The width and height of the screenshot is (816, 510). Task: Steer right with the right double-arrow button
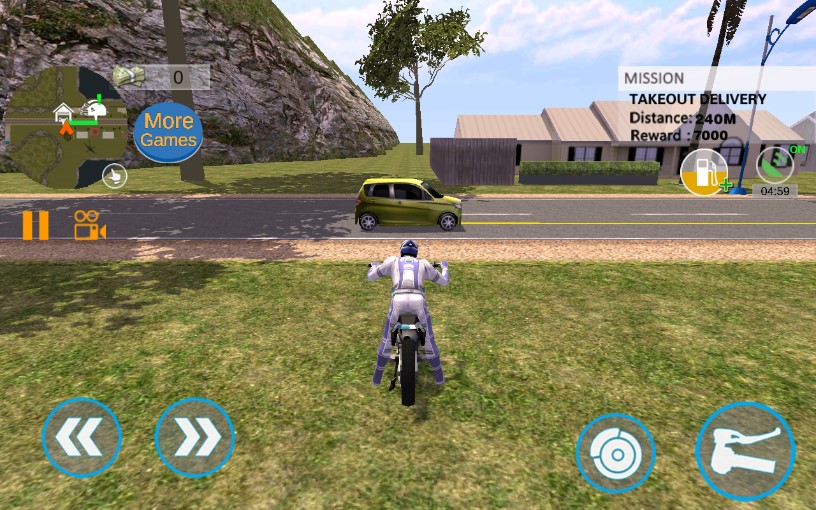click(x=195, y=438)
